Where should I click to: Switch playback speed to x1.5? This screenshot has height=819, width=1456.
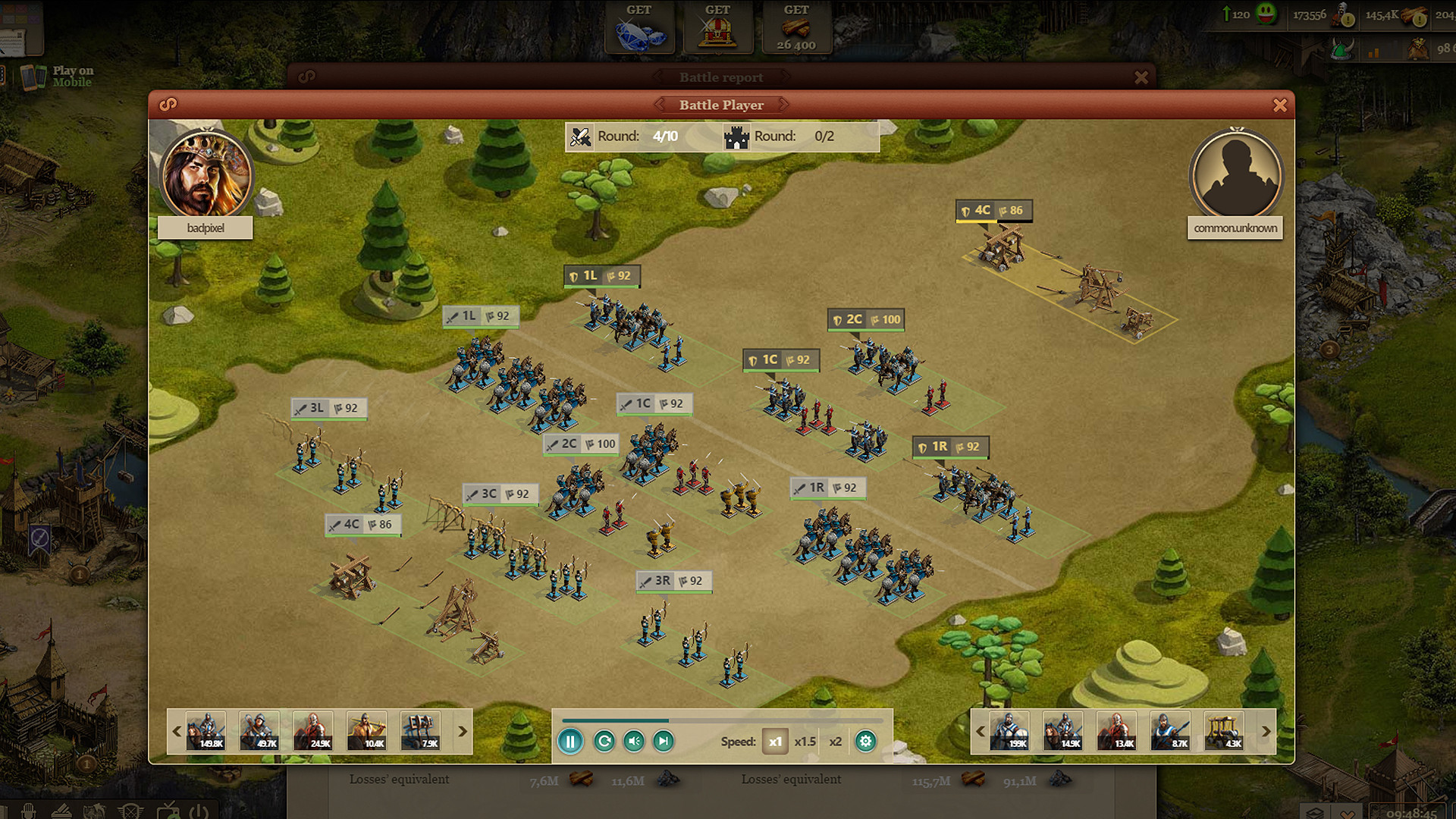tap(805, 741)
